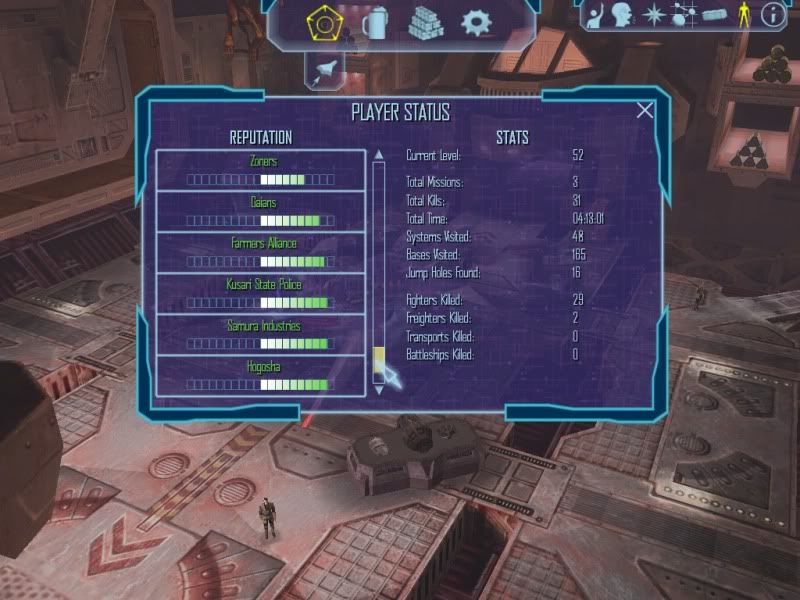Toggle the yellow player status figure icon

[x=743, y=15]
